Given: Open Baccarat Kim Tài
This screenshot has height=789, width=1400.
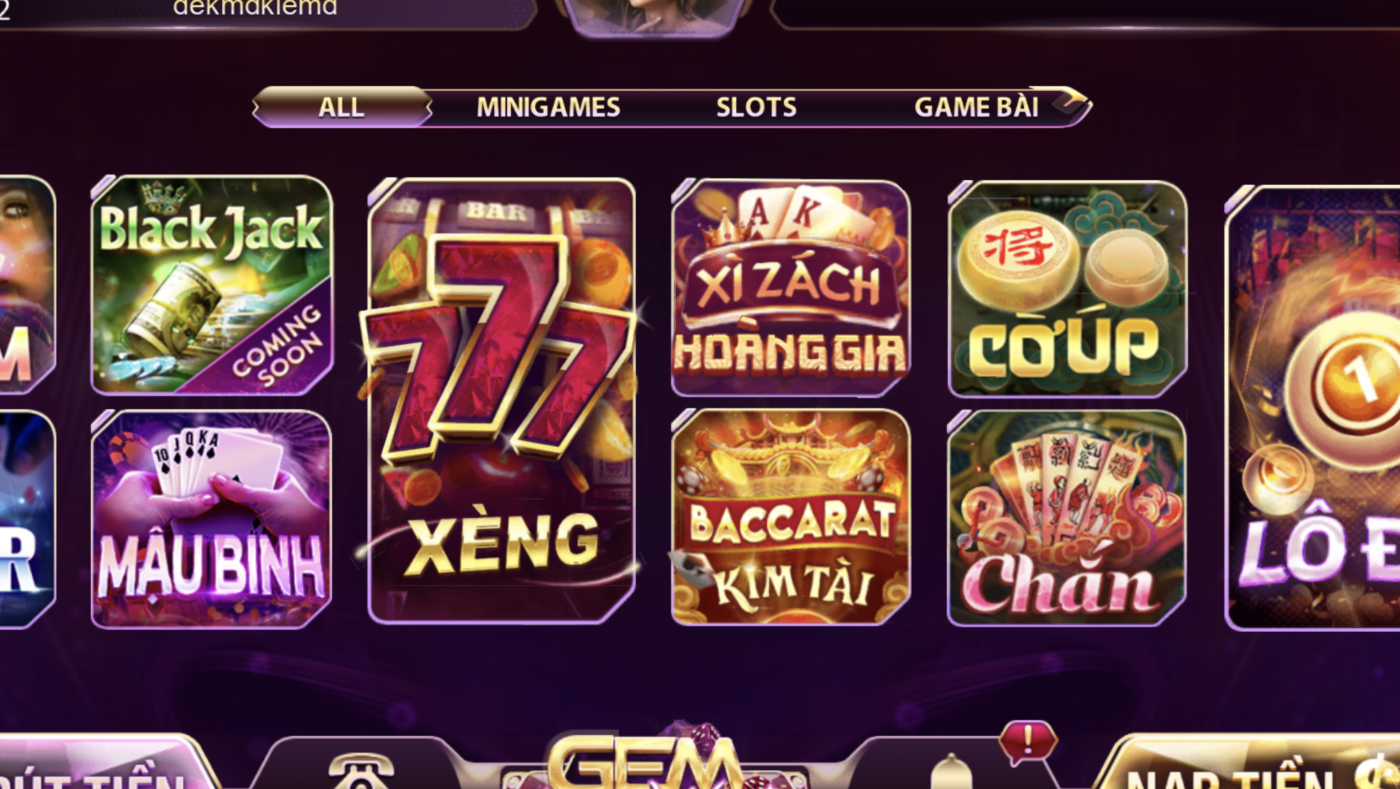Looking at the screenshot, I should (790, 518).
